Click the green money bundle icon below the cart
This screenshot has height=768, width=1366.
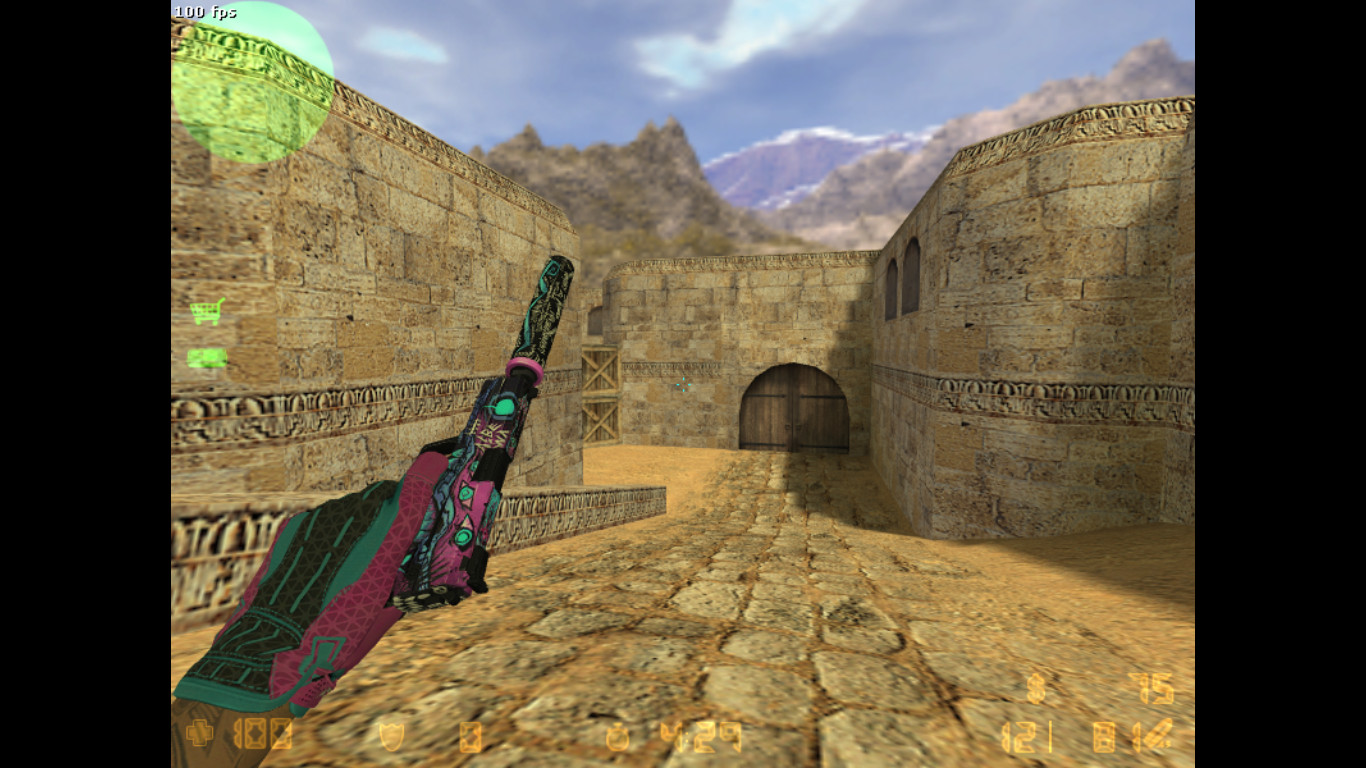click(207, 355)
